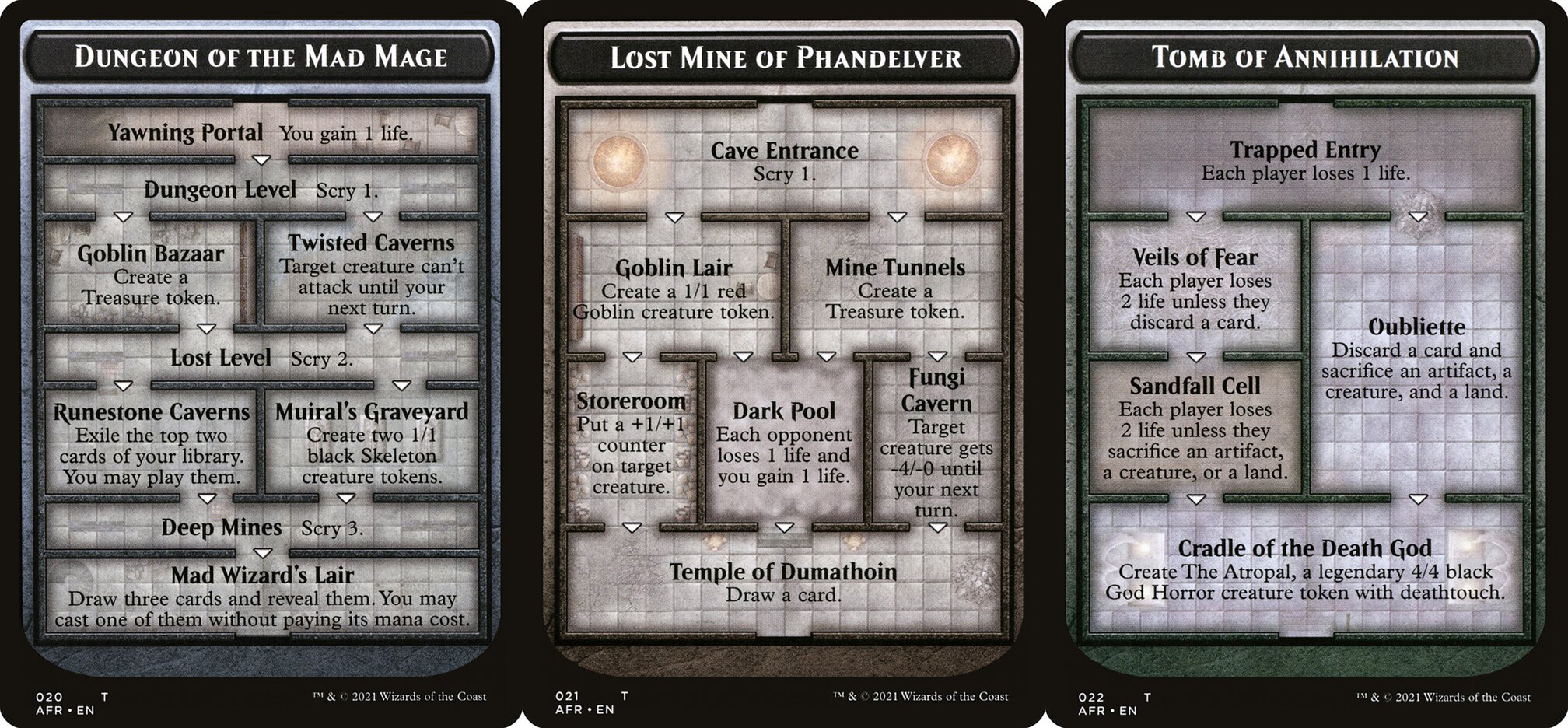Choose the Mine Tunnels room
1568x728 pixels.
(894, 289)
